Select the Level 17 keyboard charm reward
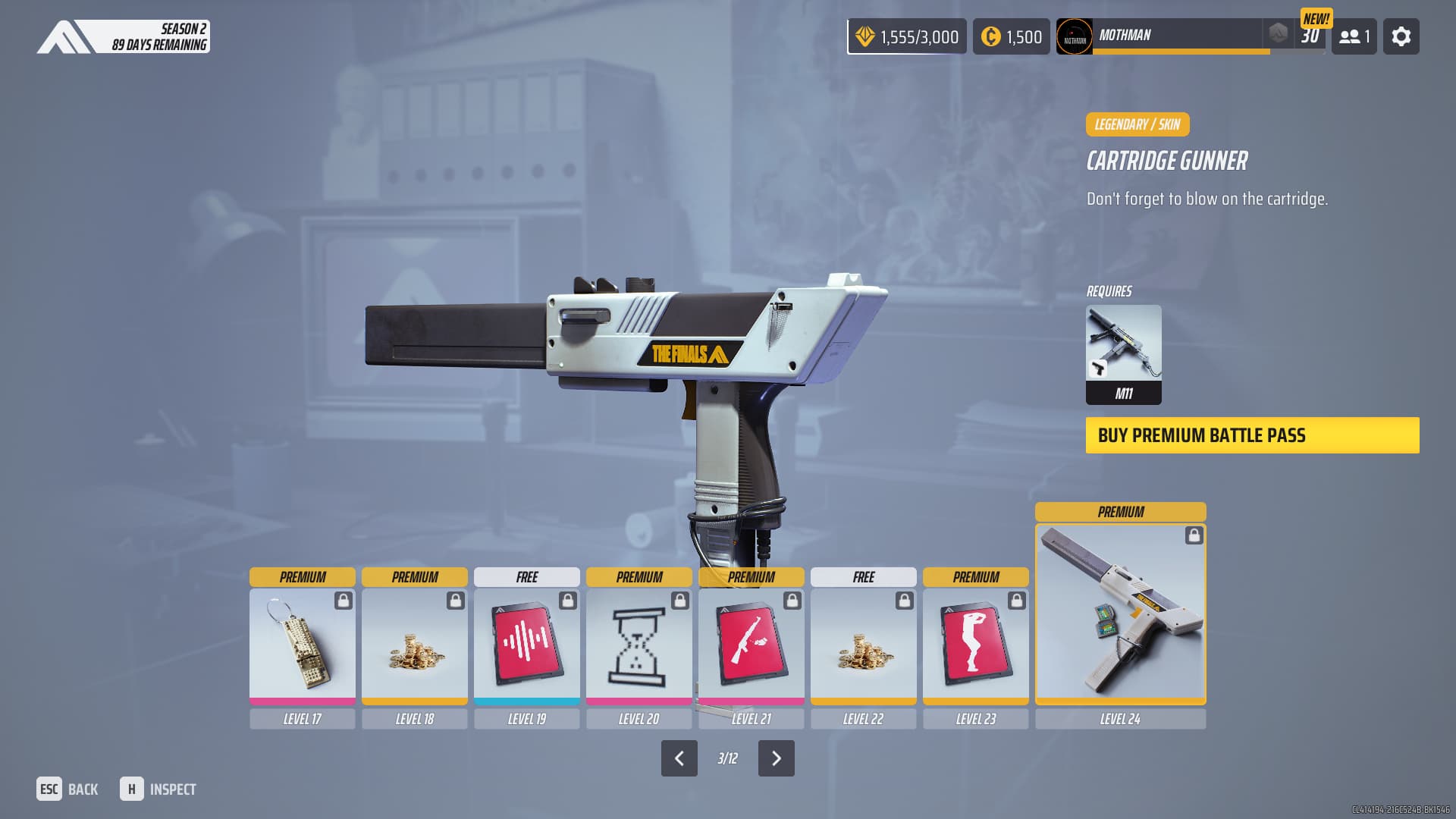Screen dimensions: 1456x819 click(302, 646)
